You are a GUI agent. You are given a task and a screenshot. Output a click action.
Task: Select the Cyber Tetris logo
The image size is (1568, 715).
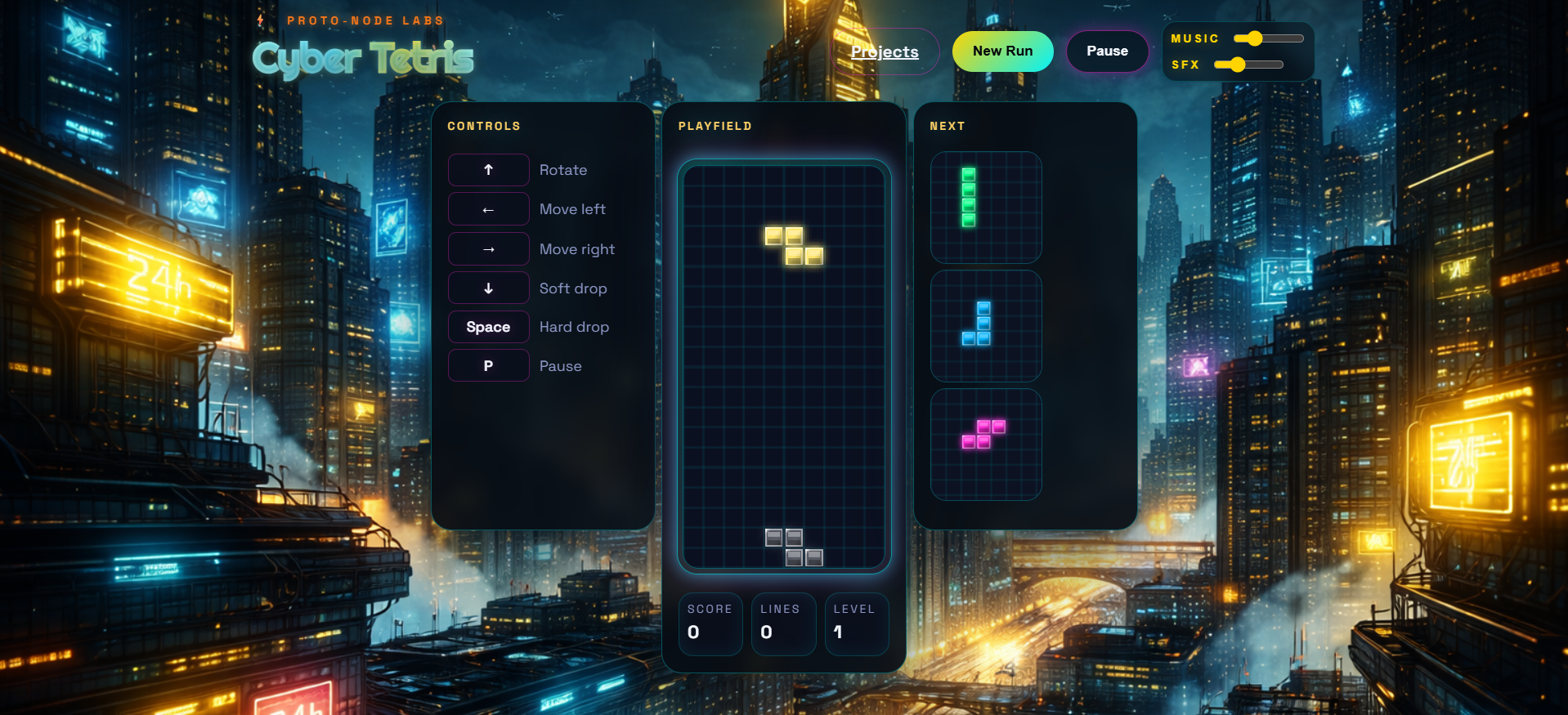tap(363, 57)
